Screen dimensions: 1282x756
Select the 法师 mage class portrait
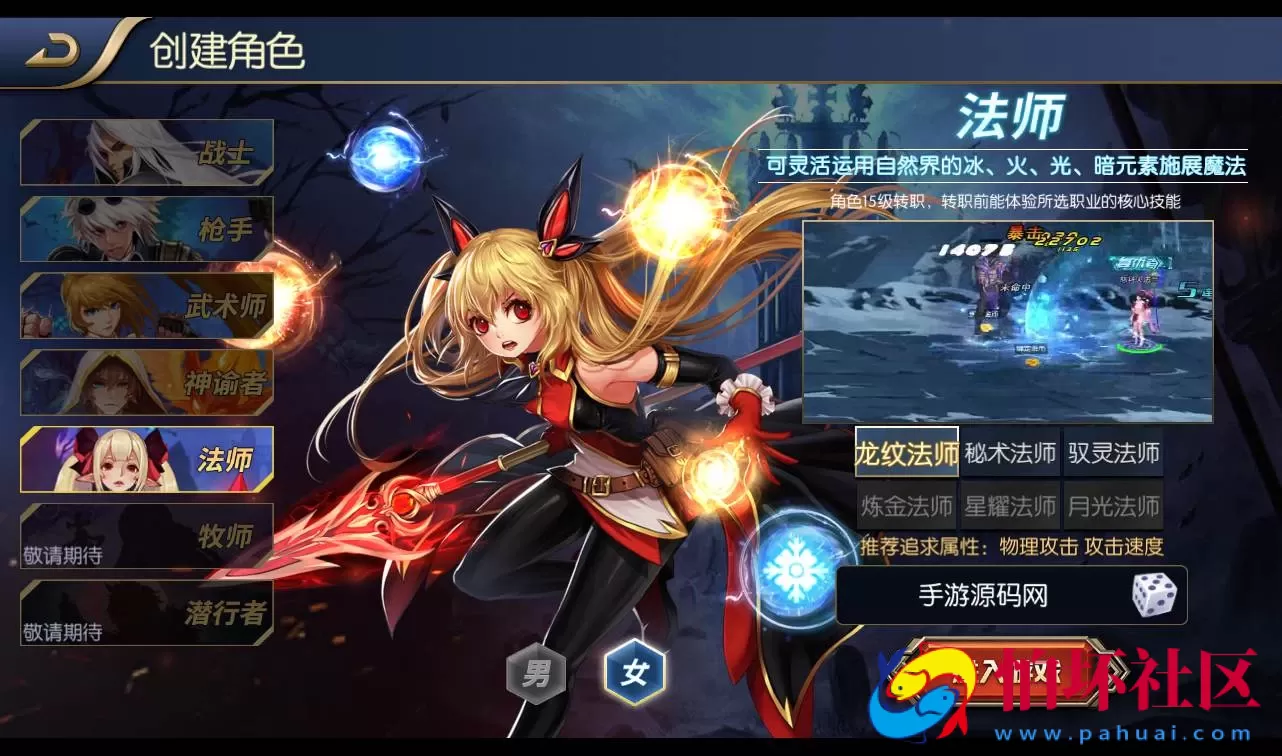point(146,459)
